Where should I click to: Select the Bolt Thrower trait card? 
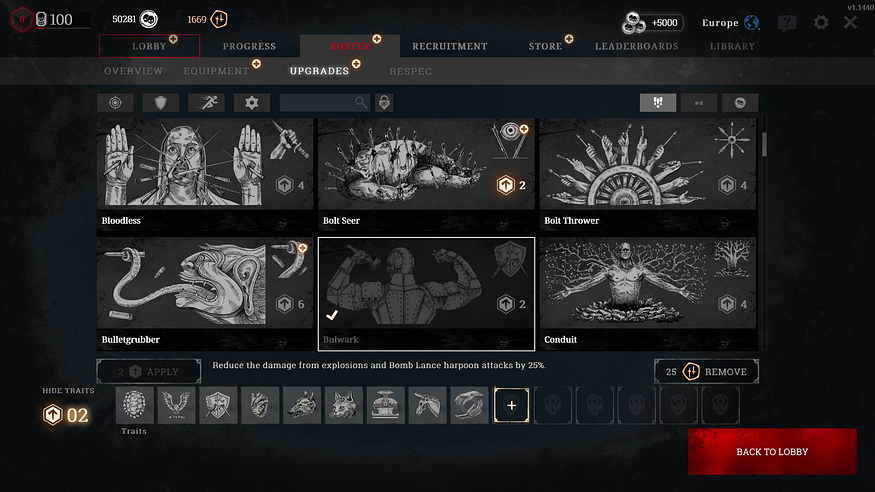tap(647, 173)
